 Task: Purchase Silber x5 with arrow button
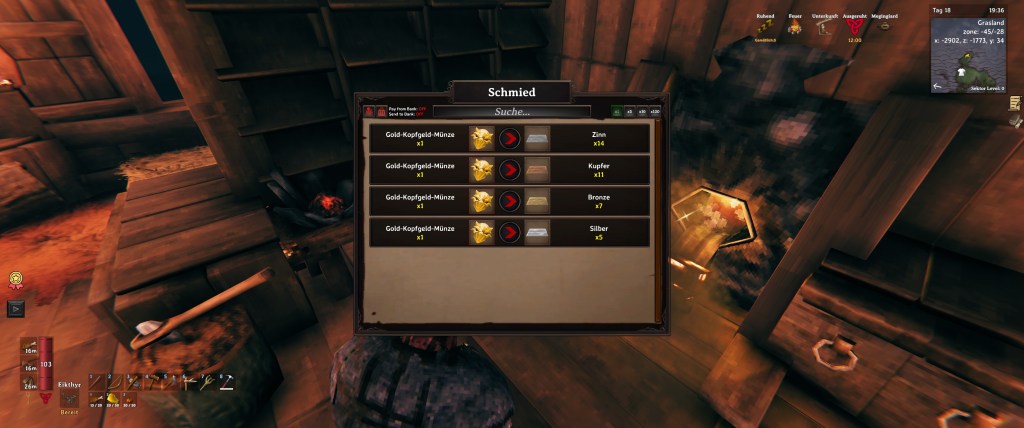click(510, 233)
